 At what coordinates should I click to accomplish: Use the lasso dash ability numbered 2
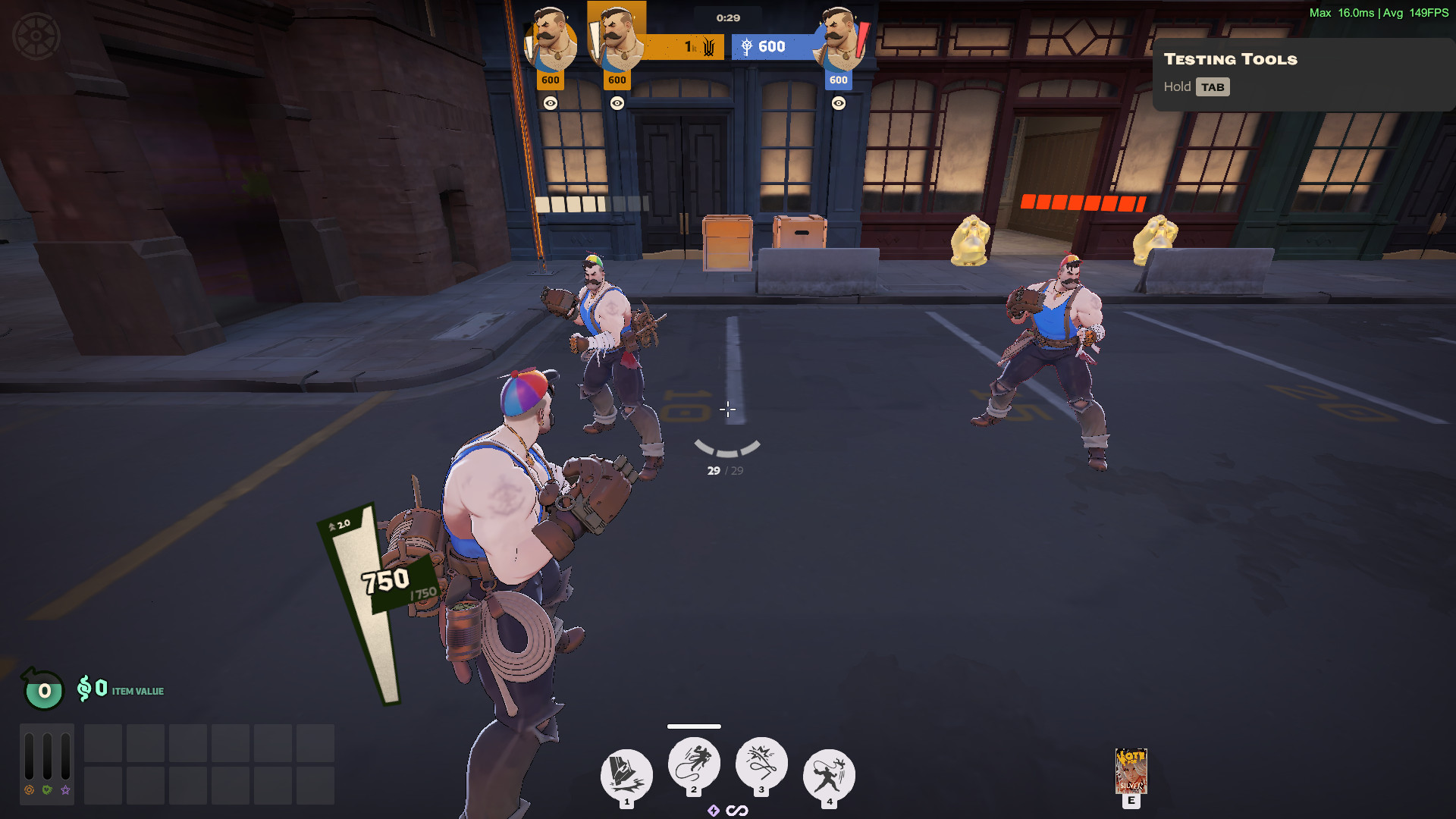[x=694, y=763]
